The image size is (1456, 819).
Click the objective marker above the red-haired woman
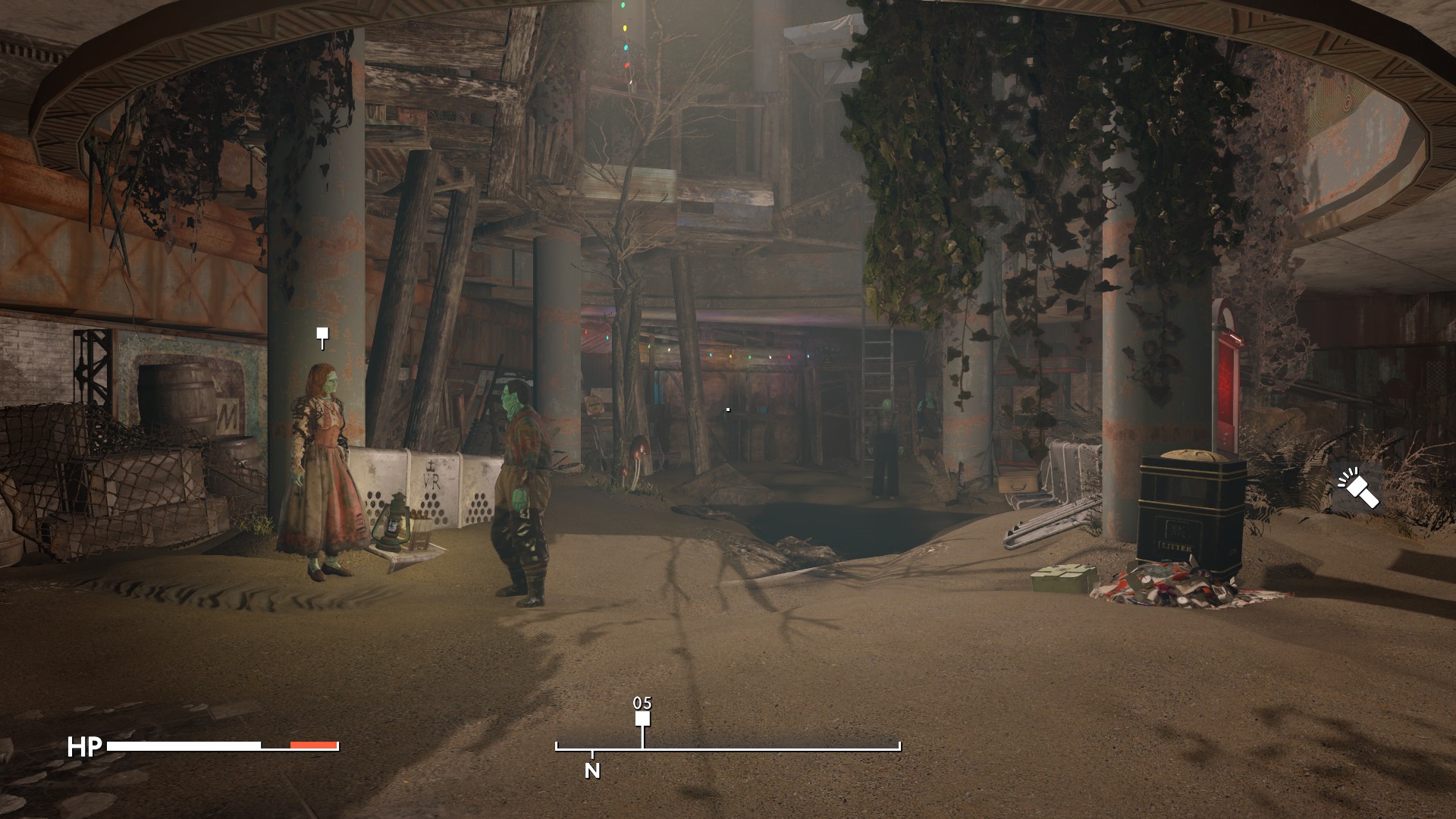click(322, 334)
